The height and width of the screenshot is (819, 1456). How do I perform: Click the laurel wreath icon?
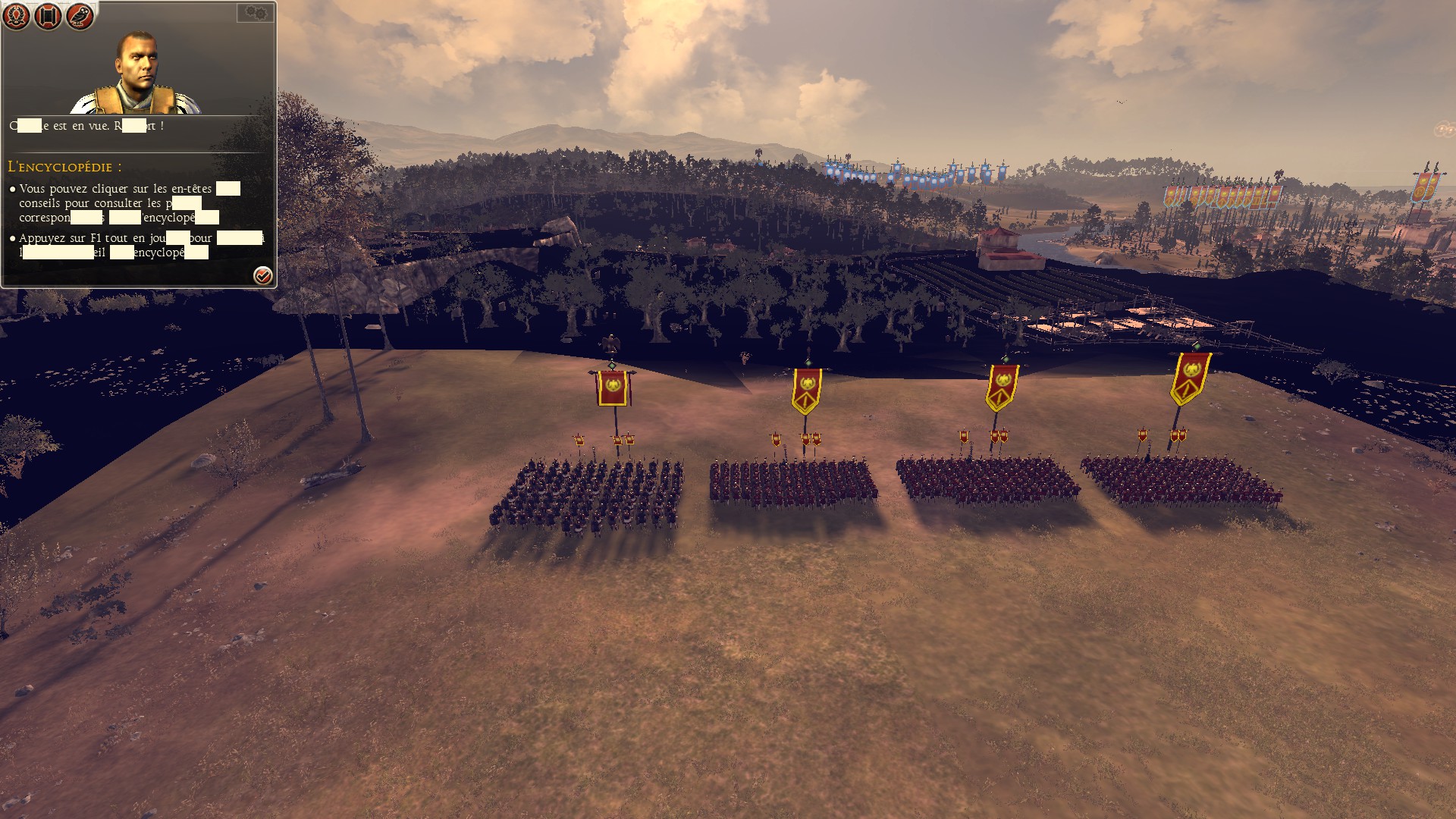pyautogui.click(x=16, y=16)
